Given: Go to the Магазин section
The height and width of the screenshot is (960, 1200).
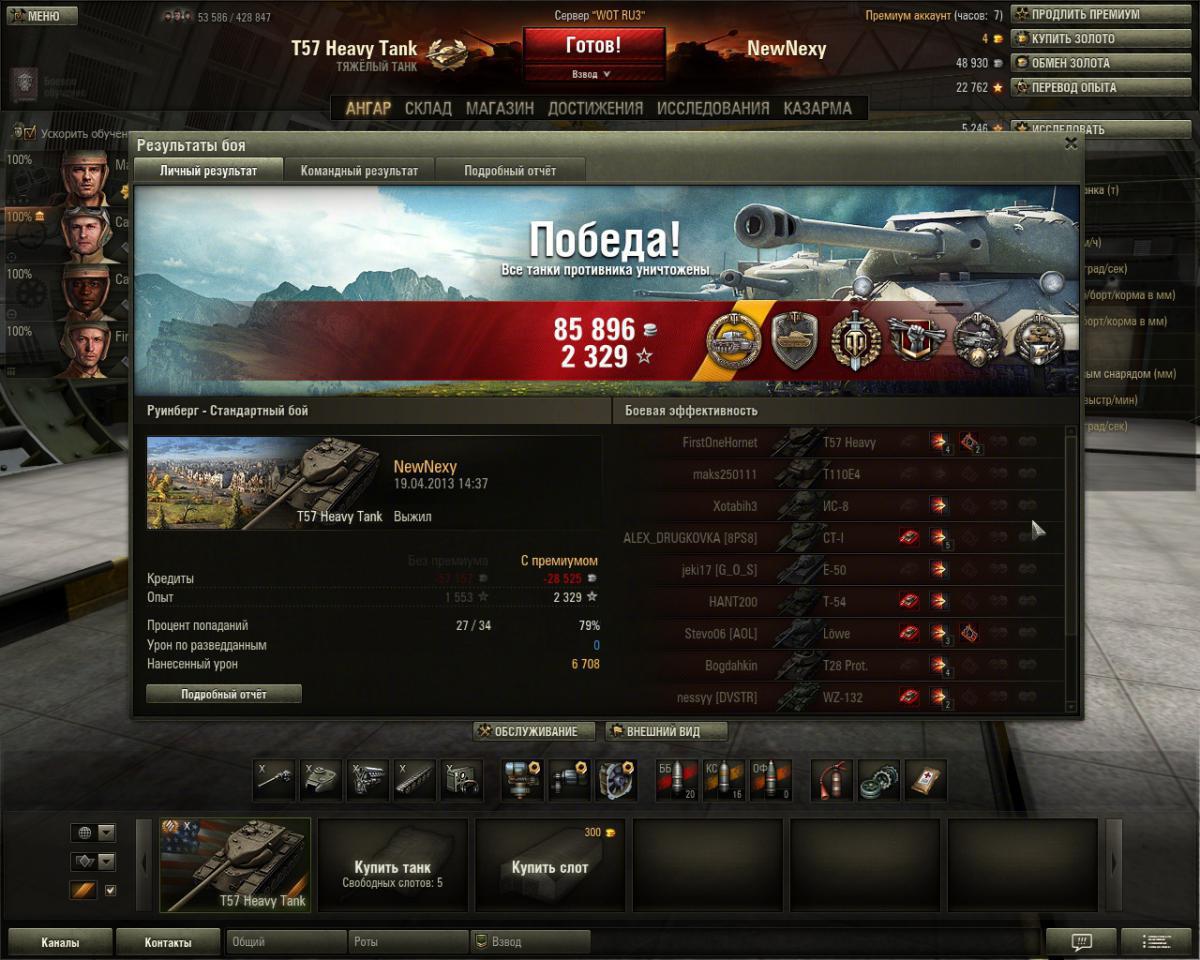Looking at the screenshot, I should point(500,108).
